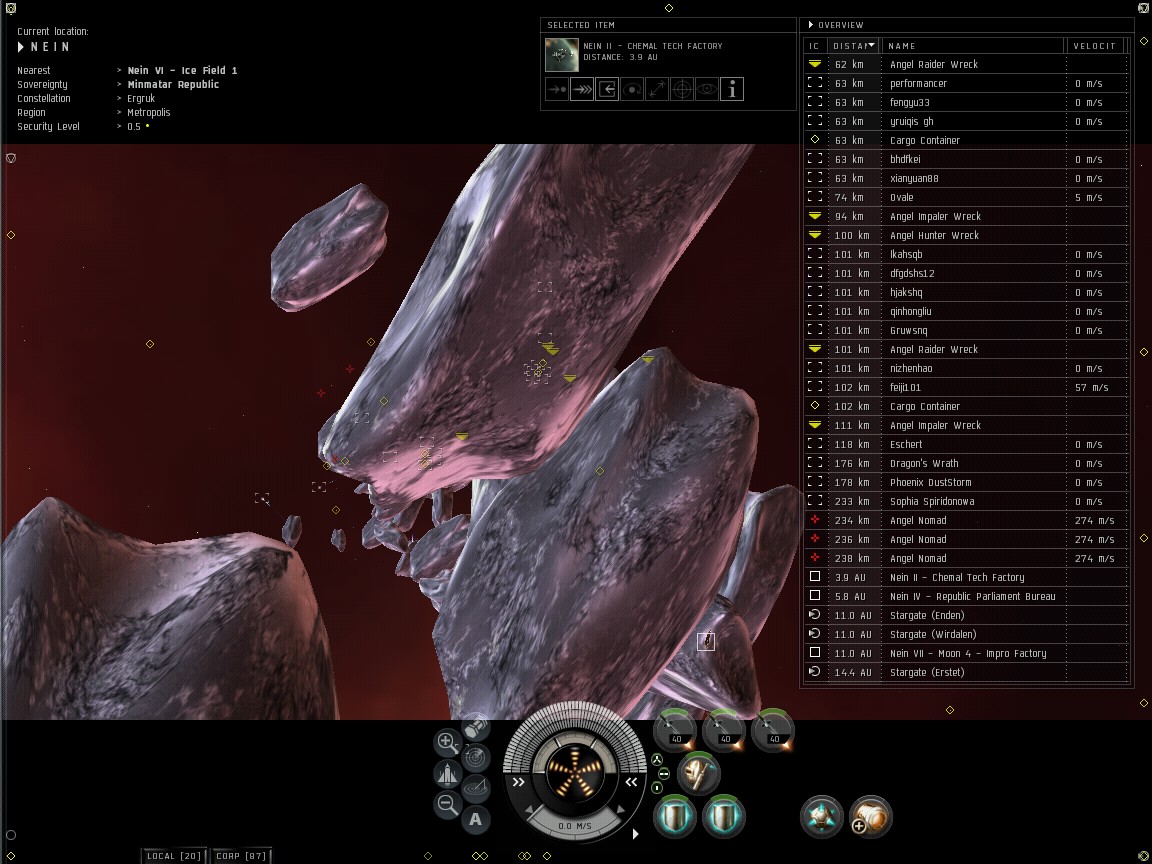
Task: Open the Corp chat channel tab
Action: click(x=241, y=856)
